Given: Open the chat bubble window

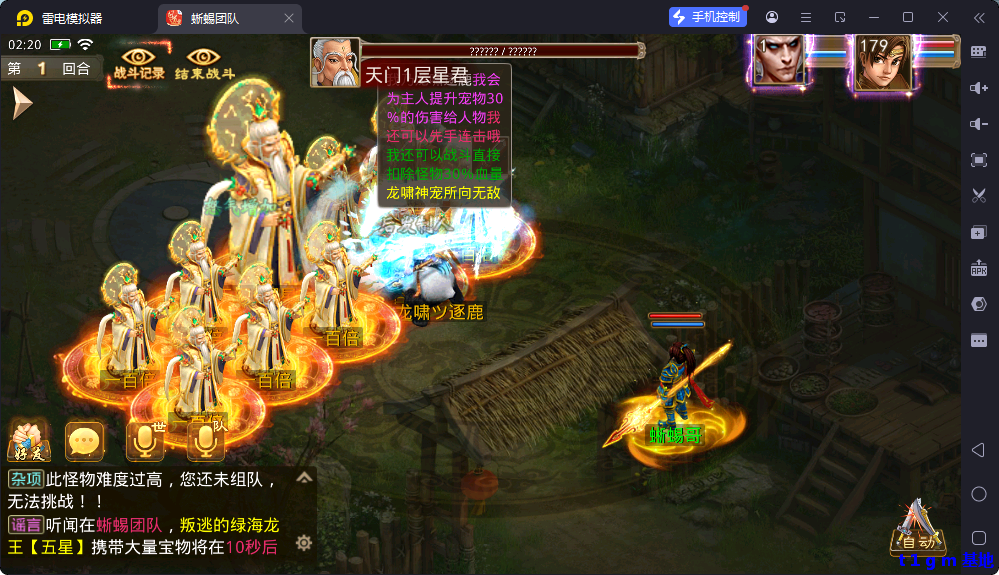Looking at the screenshot, I should [x=85, y=441].
